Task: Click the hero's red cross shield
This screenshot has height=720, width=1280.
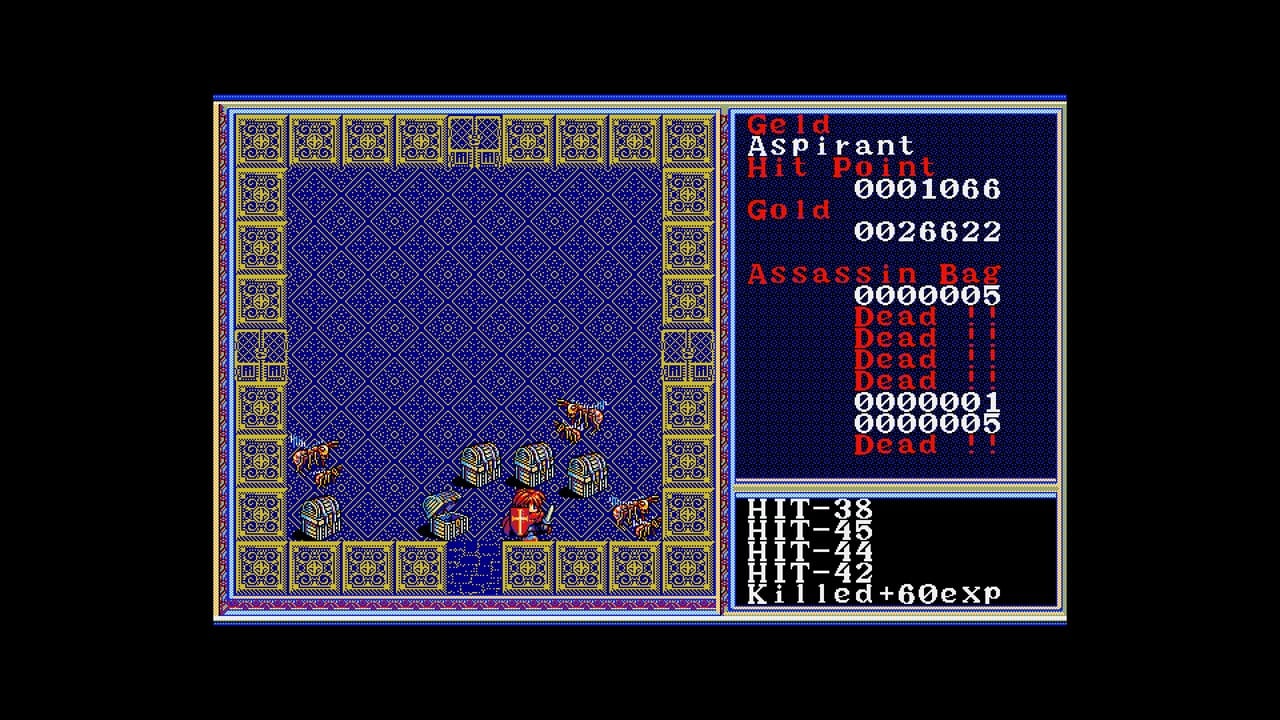Action: point(519,520)
